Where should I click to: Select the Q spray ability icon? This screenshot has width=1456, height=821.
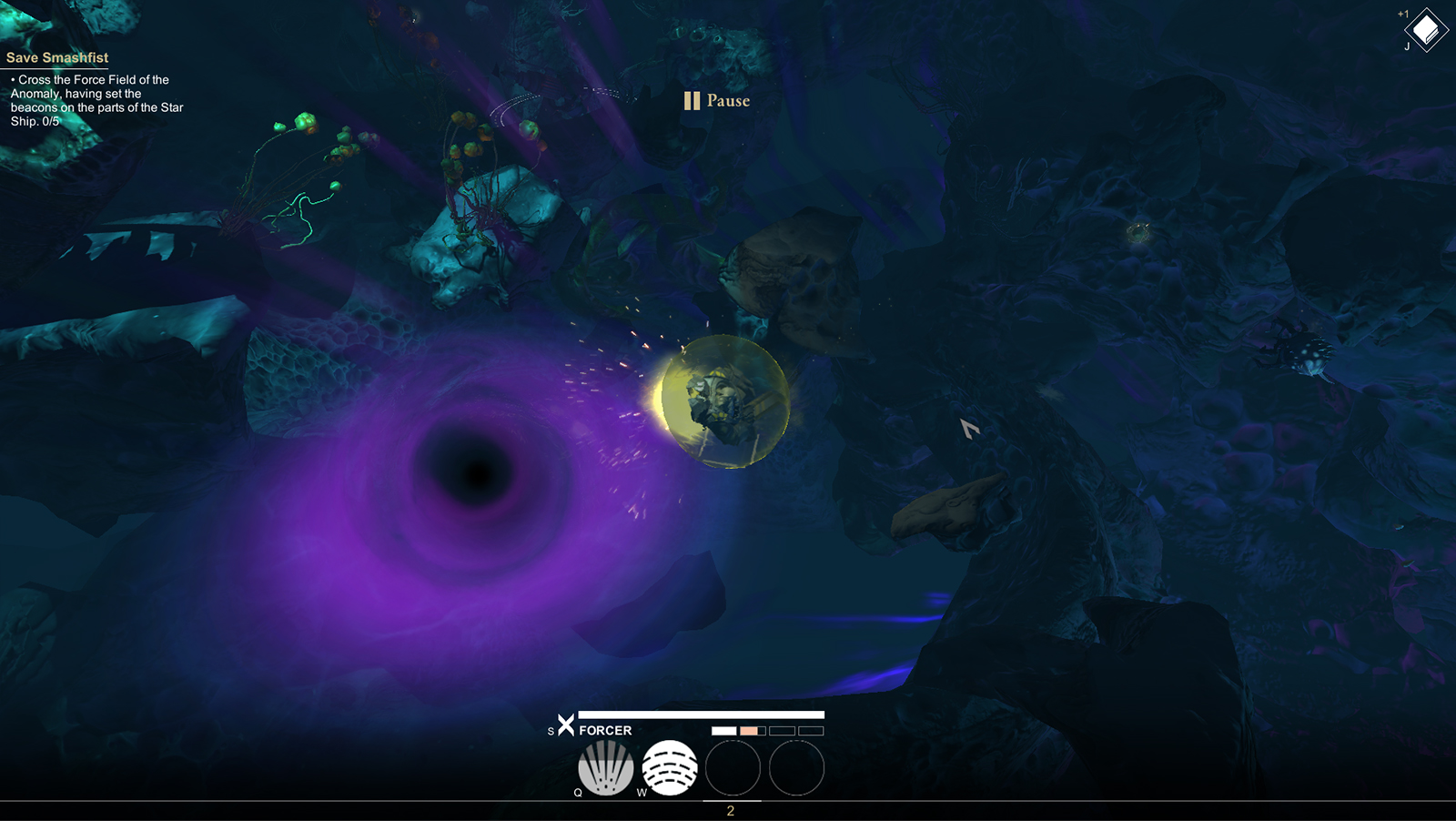tap(606, 767)
